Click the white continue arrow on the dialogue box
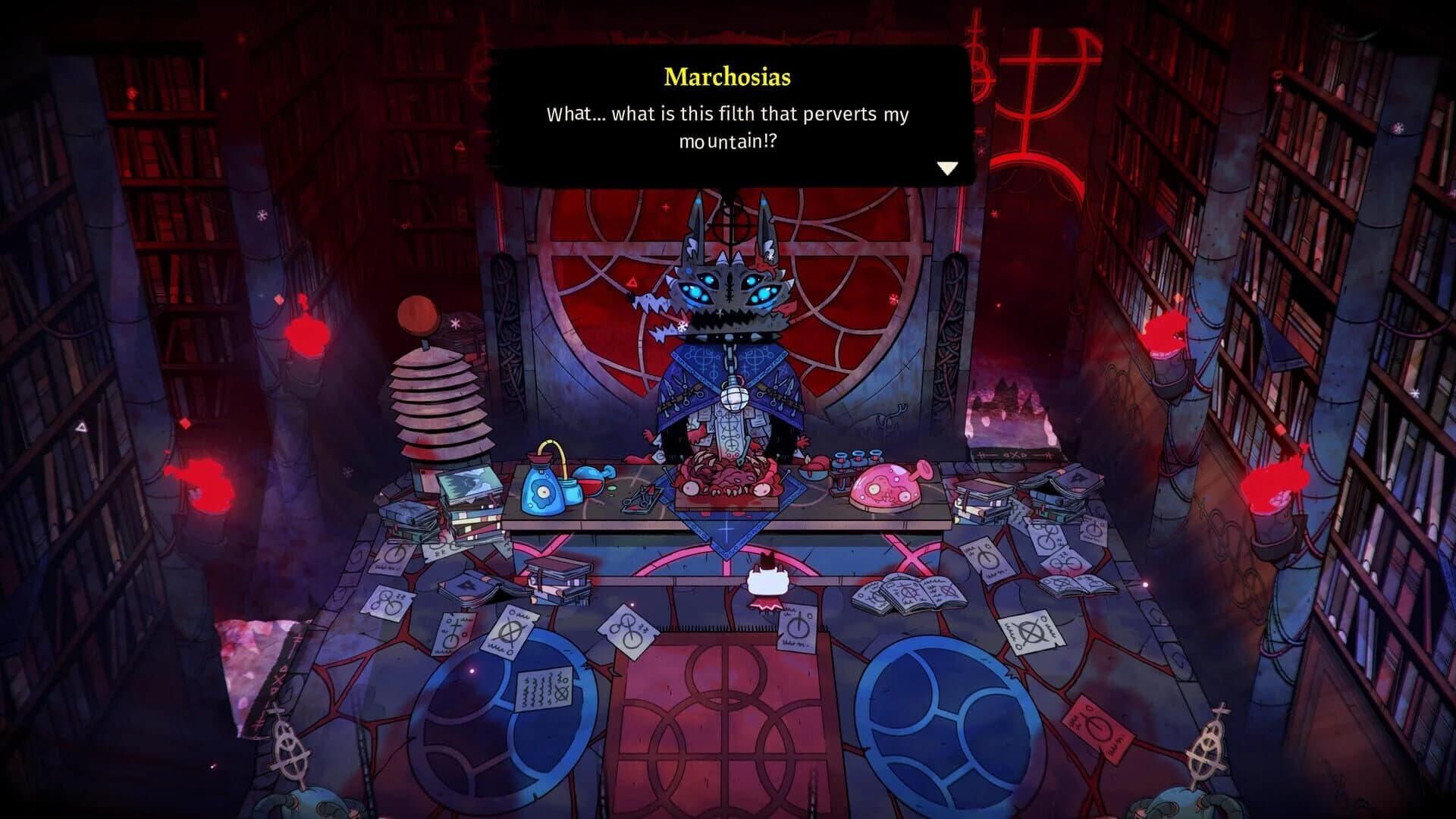 tap(946, 168)
